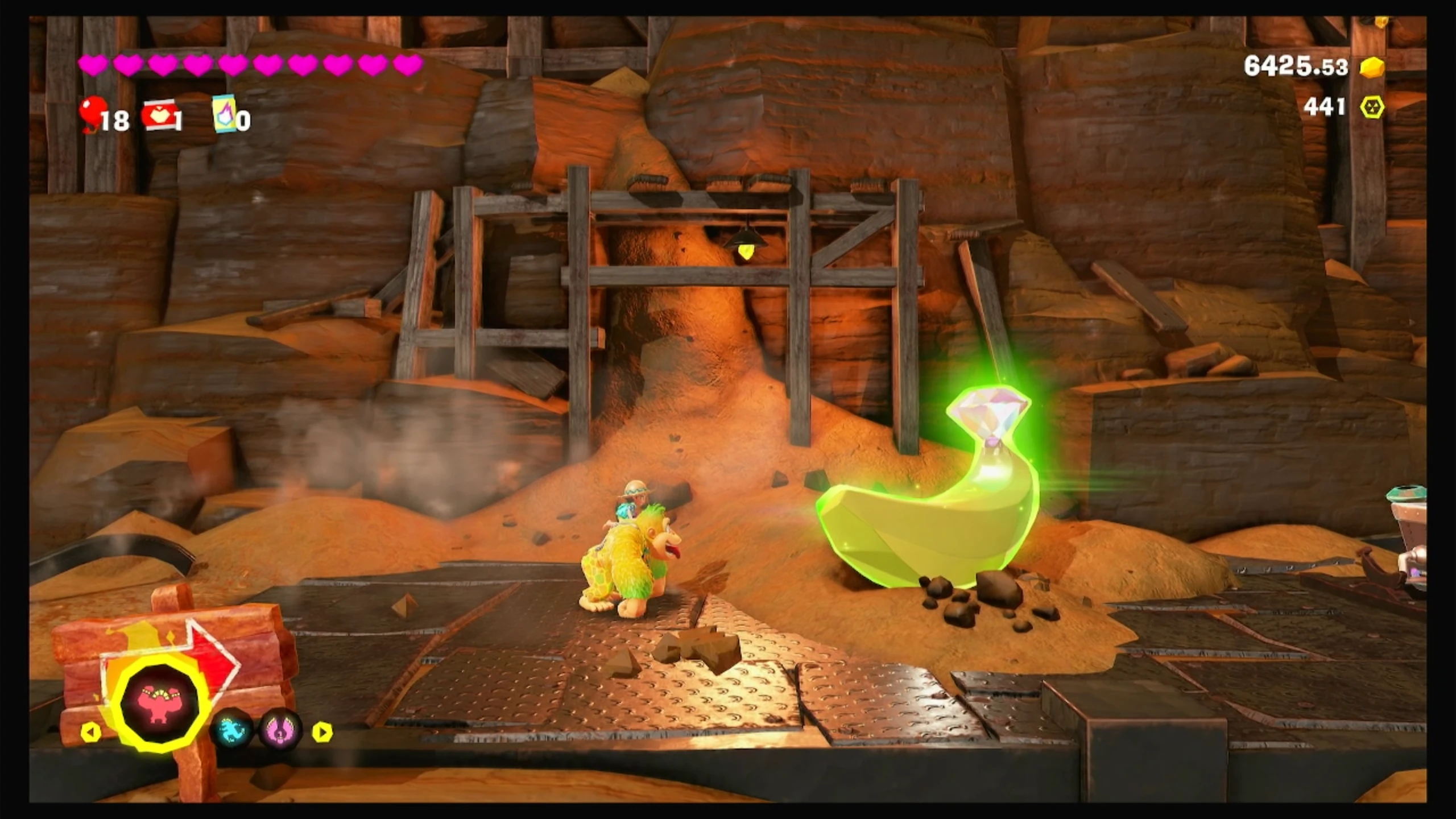Click the right transformation cycle arrow
Viewport: 1456px width, 819px height.
pyautogui.click(x=322, y=732)
